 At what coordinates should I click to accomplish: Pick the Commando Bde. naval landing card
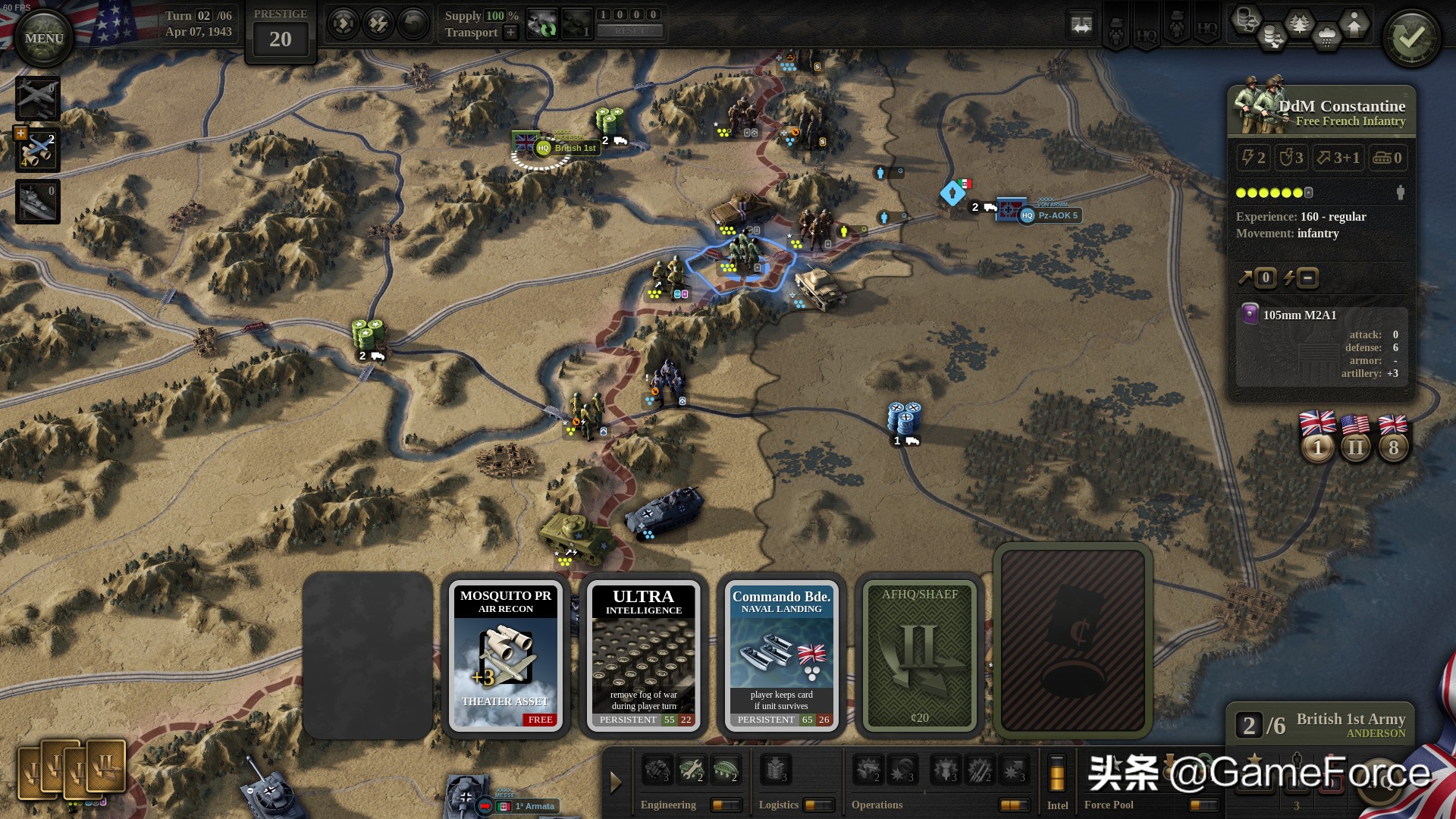(781, 655)
